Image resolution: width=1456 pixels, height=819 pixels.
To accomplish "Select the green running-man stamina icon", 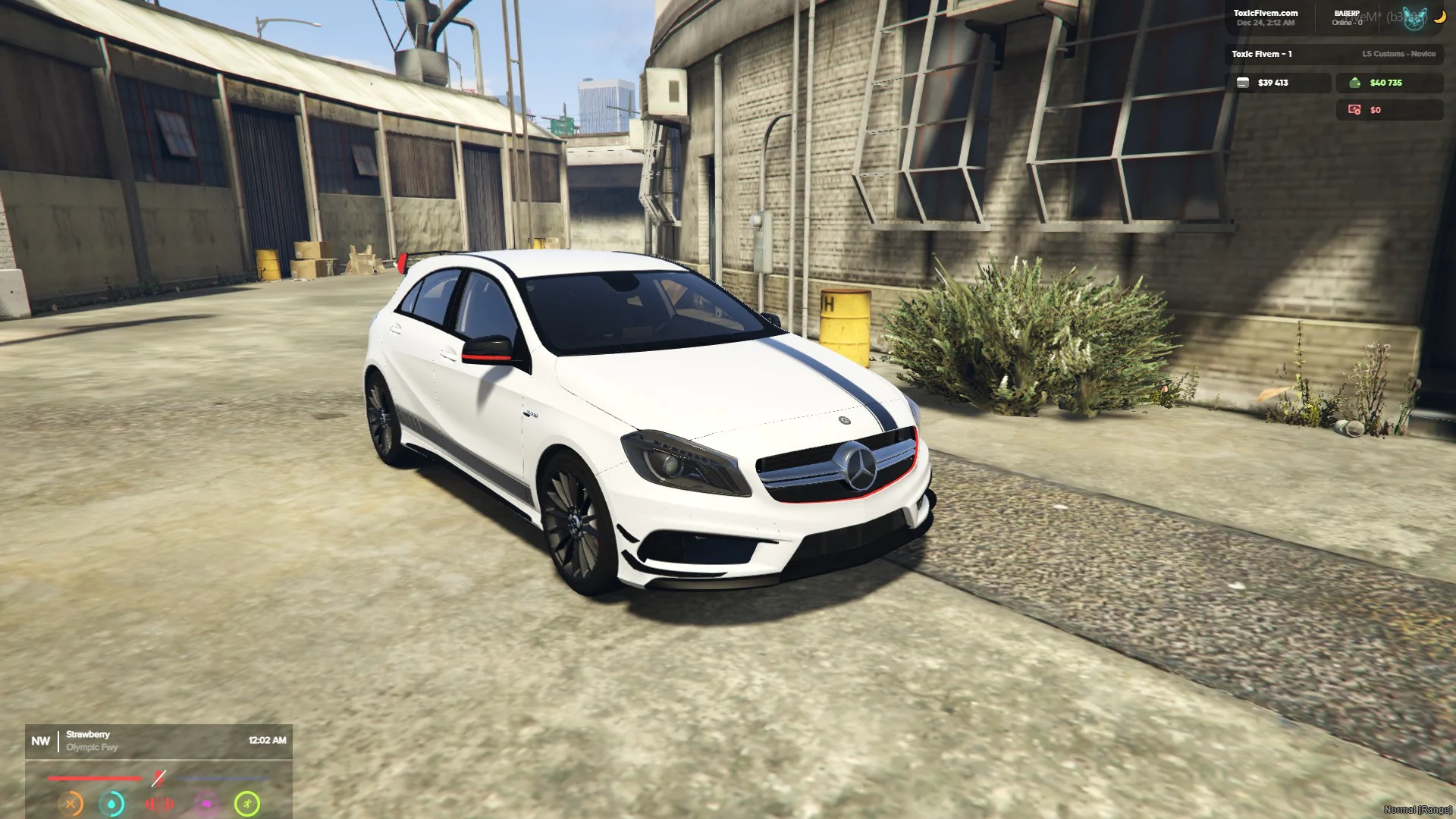I will click(247, 803).
